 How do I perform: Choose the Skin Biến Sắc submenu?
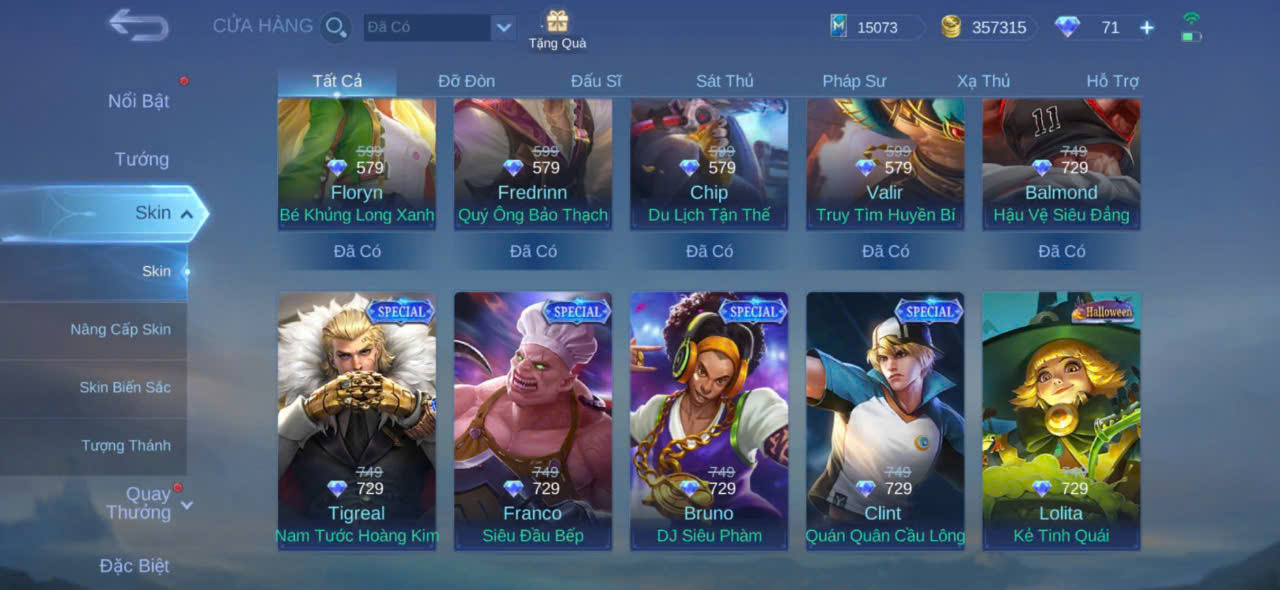coord(125,387)
